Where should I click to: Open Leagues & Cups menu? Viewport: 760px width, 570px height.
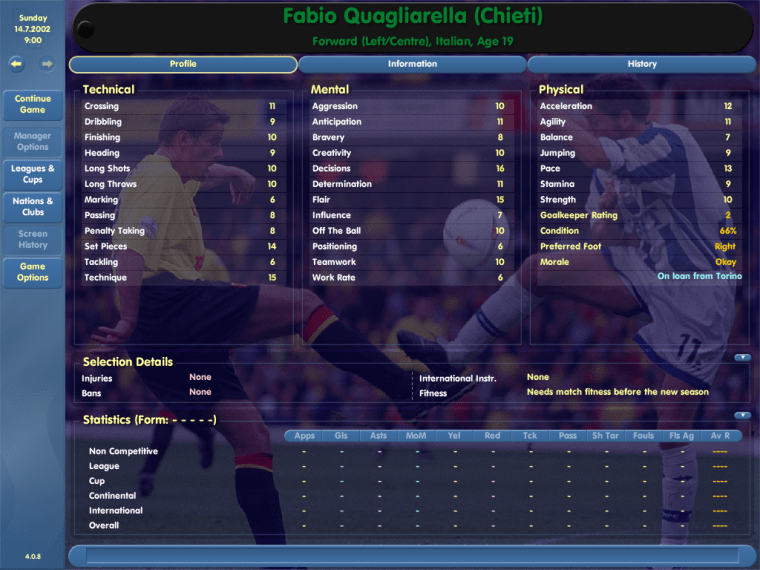coord(33,174)
